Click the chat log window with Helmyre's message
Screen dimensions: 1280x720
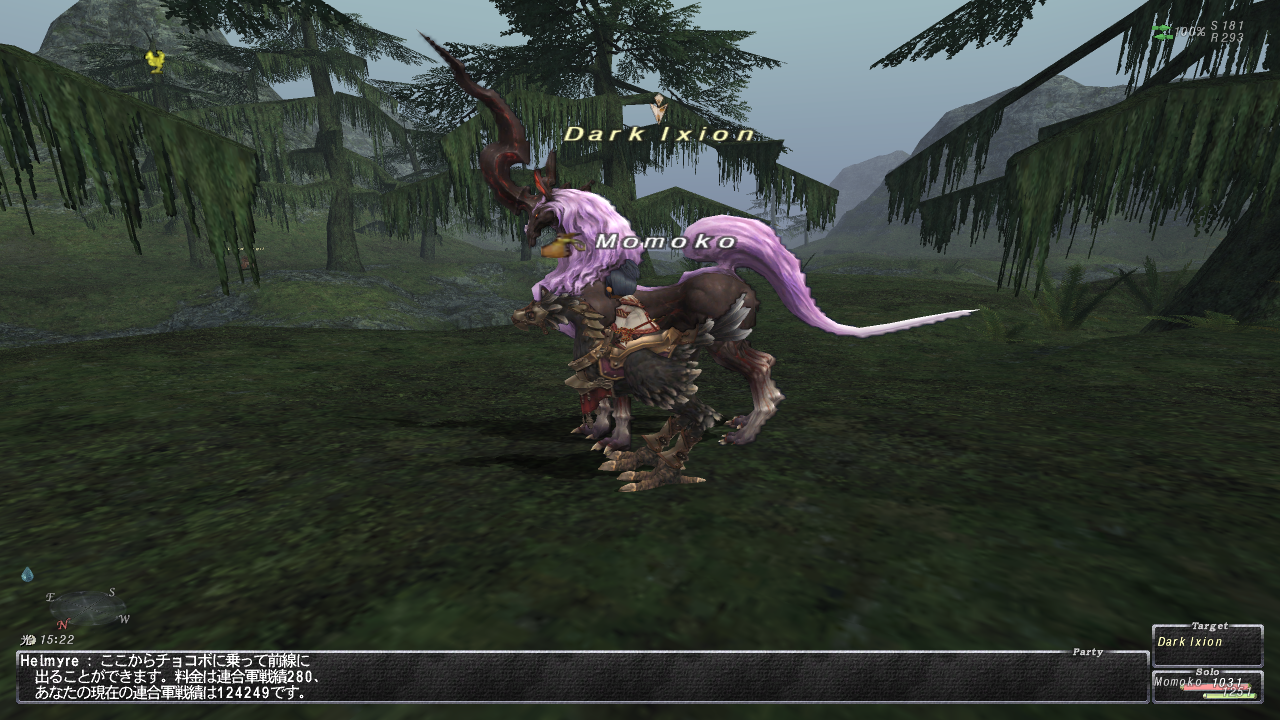[580, 677]
